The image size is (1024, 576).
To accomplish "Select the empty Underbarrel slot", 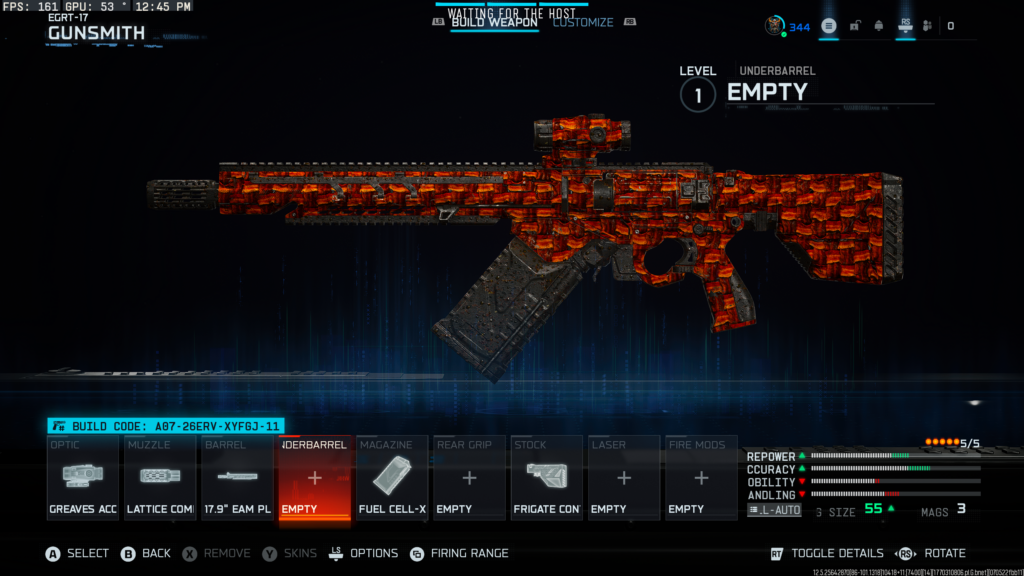I will point(314,478).
